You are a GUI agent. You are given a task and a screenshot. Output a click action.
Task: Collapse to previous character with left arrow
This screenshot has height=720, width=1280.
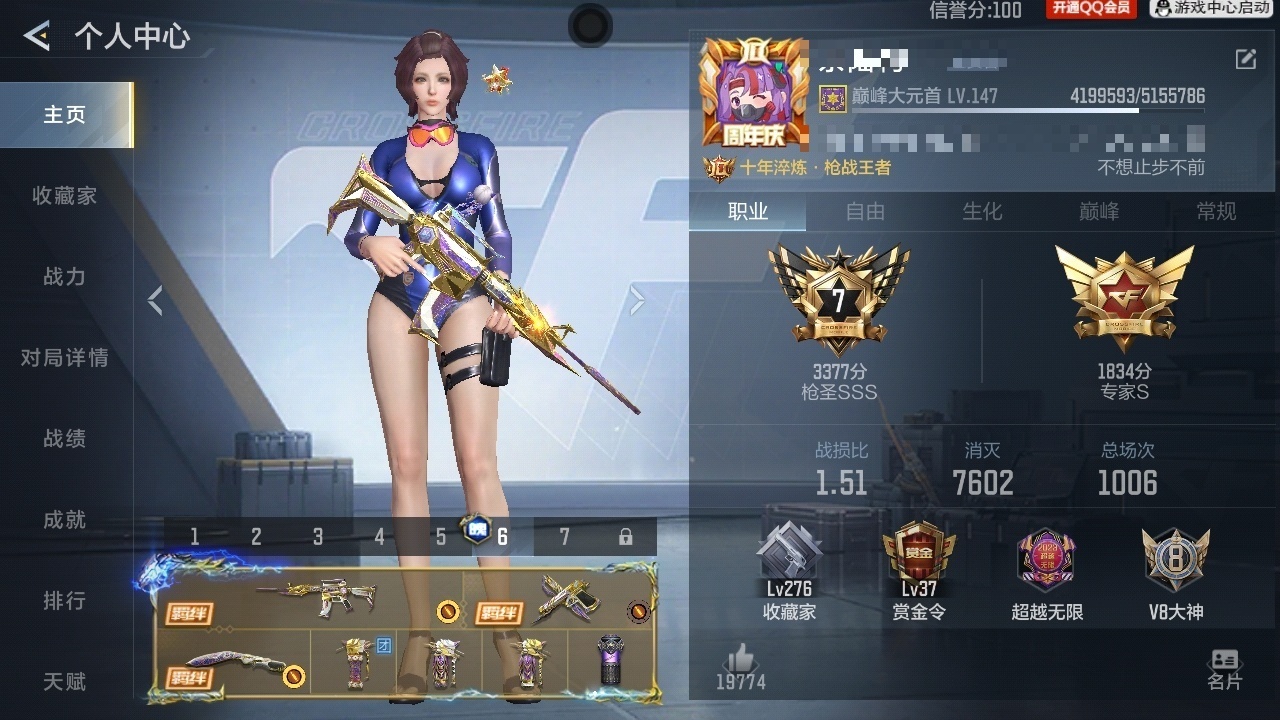[156, 299]
